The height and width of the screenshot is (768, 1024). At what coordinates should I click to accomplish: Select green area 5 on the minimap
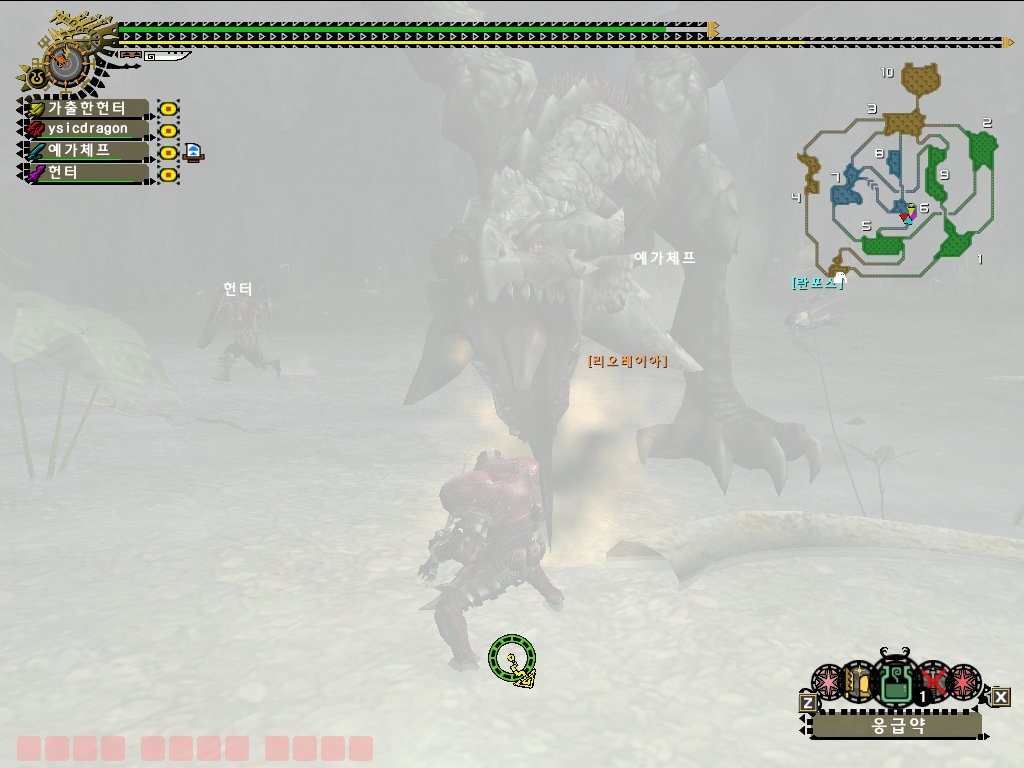884,243
